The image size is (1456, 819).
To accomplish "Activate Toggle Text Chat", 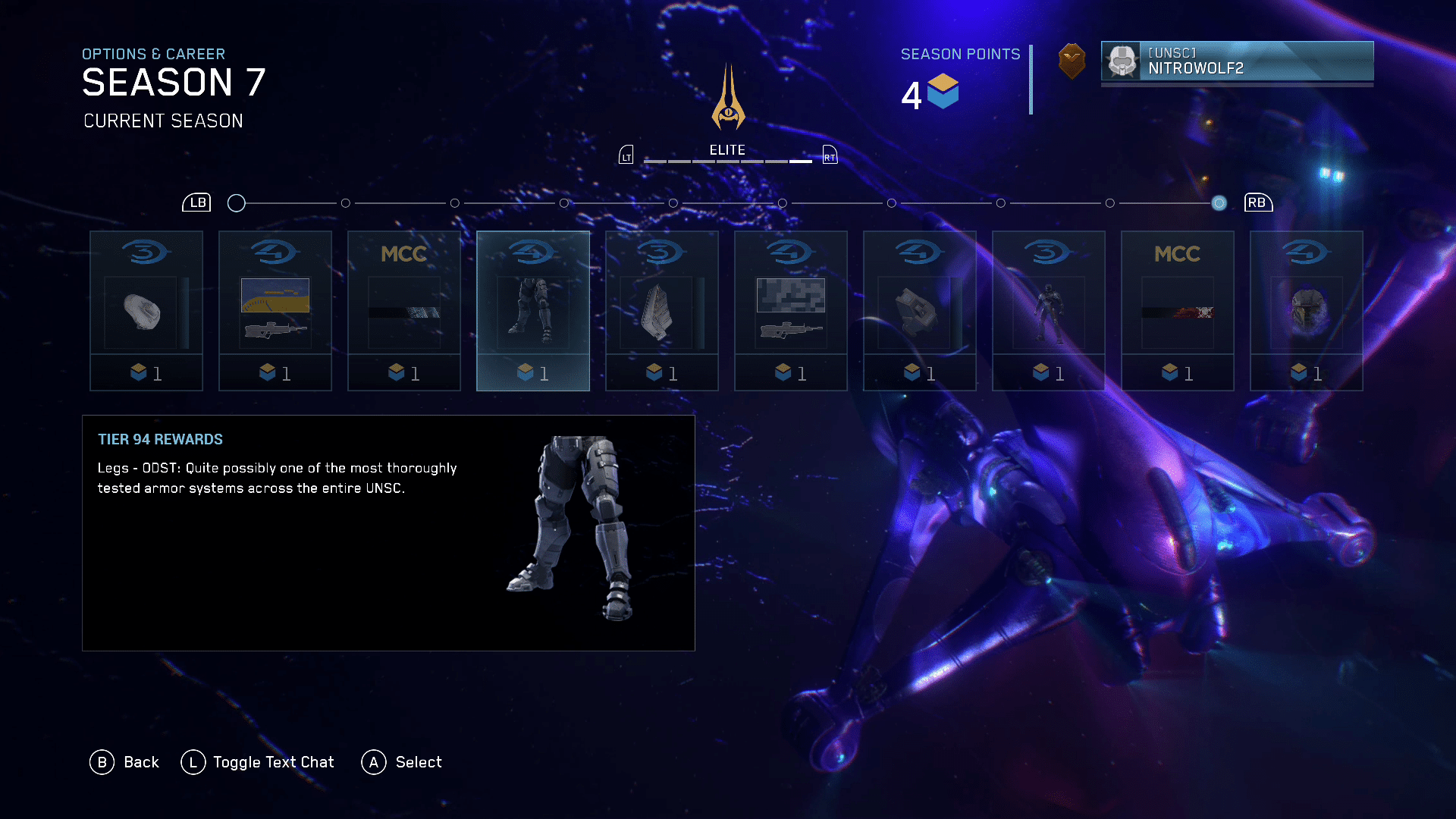I will (258, 762).
